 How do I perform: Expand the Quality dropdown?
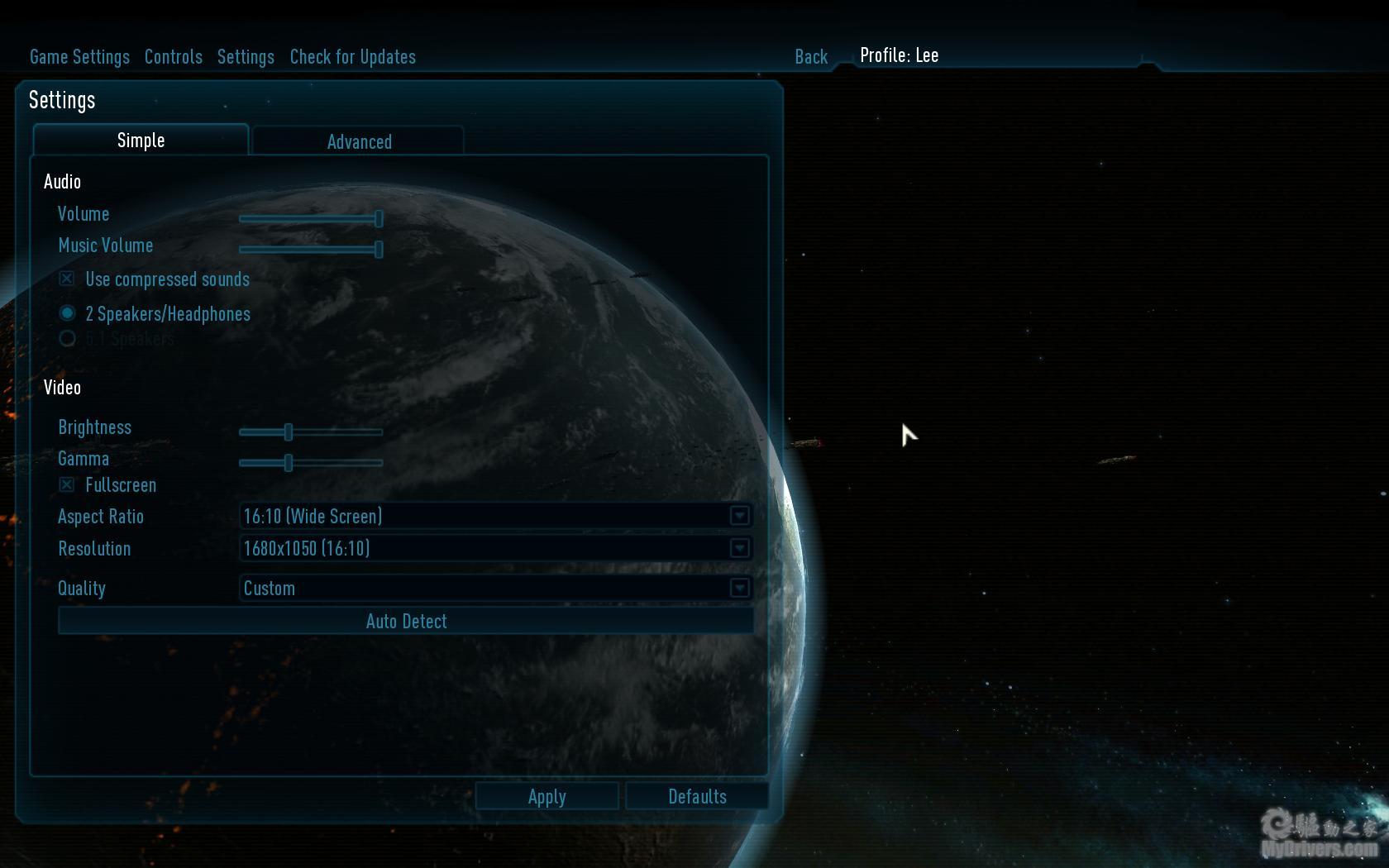(x=739, y=588)
